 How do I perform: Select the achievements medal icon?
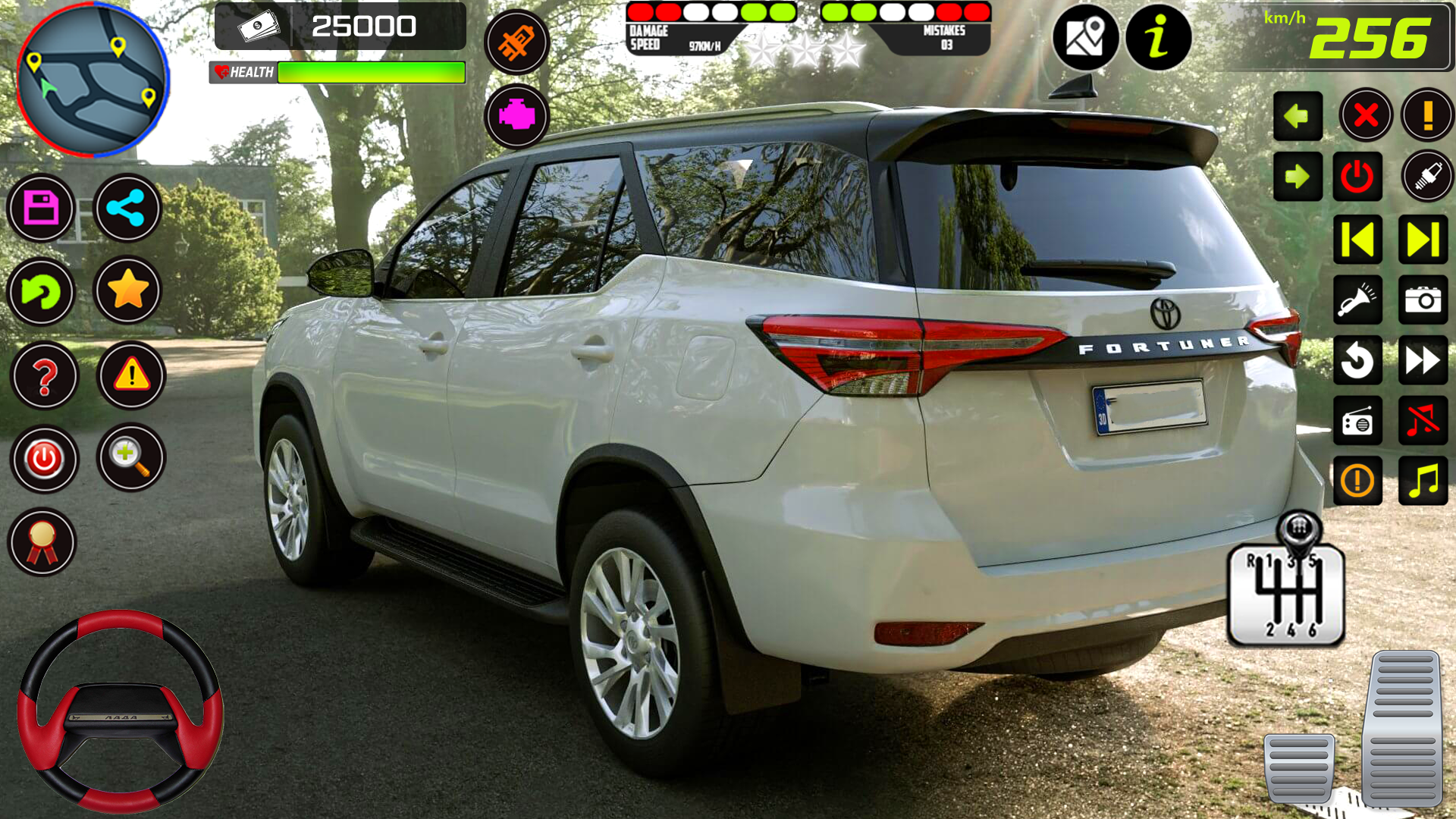43,541
